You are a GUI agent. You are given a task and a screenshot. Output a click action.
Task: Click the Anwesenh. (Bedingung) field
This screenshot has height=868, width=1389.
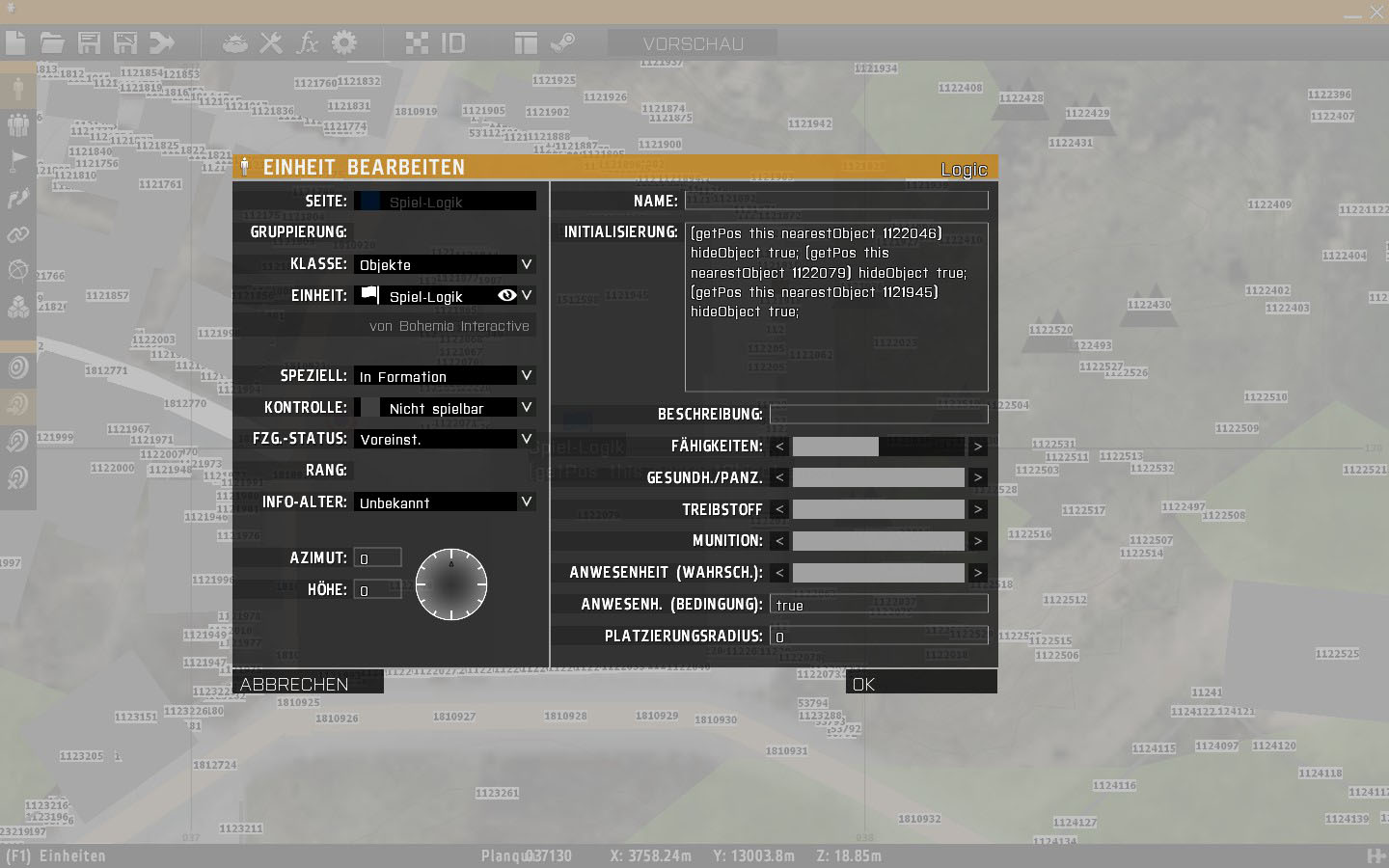click(878, 605)
